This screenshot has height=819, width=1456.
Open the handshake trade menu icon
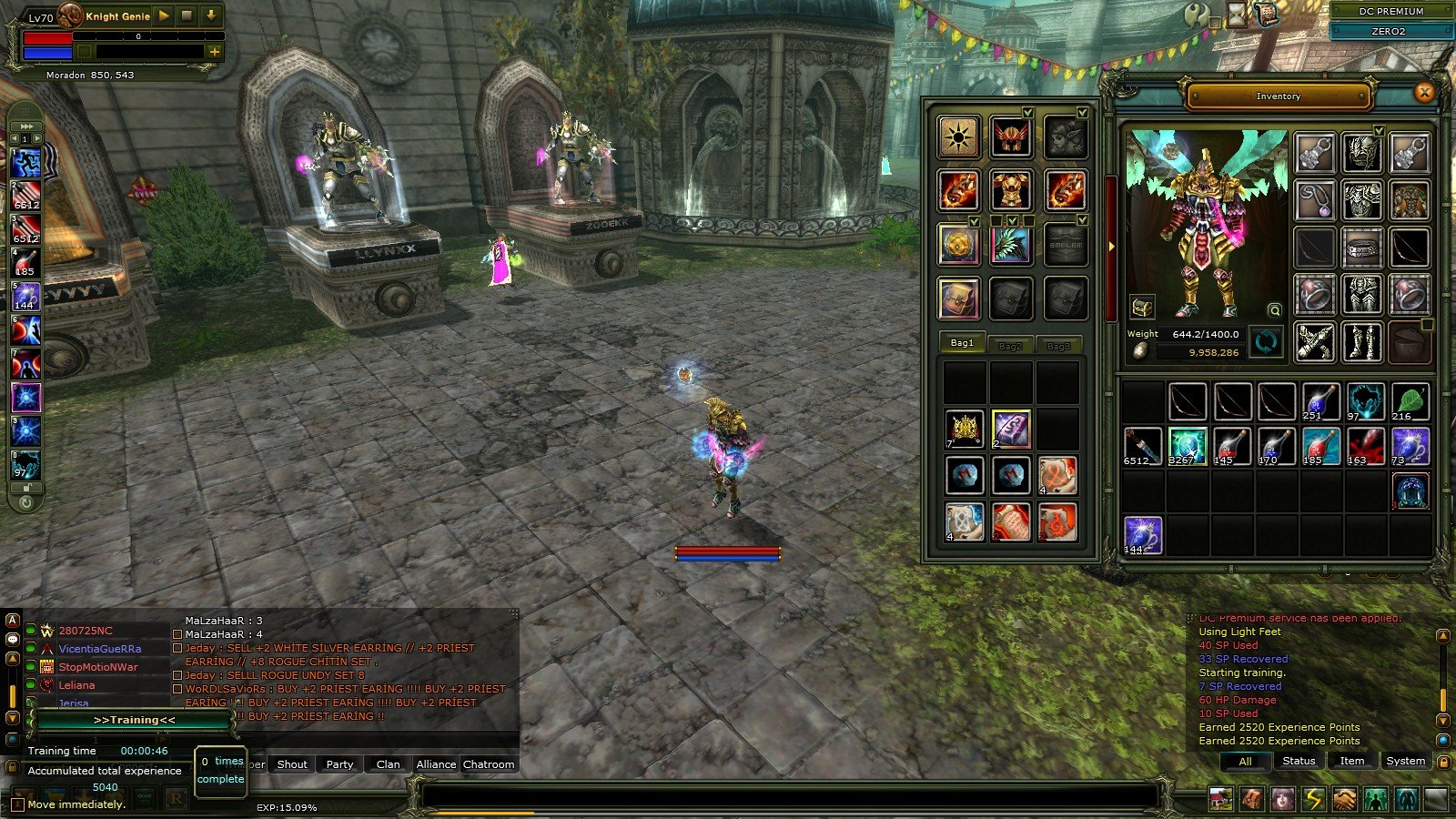tap(1344, 799)
